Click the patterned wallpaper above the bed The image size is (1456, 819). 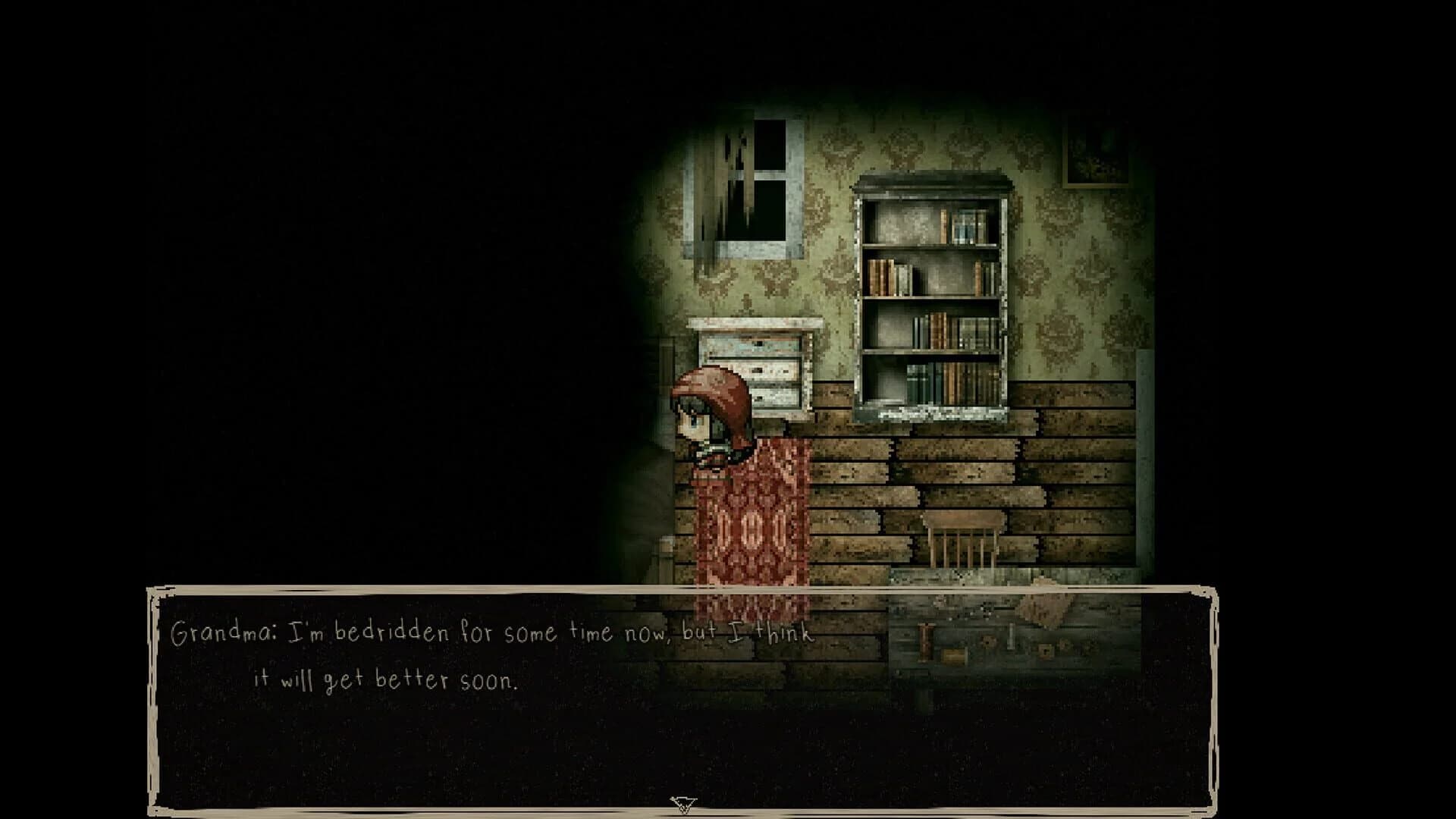point(1062,288)
